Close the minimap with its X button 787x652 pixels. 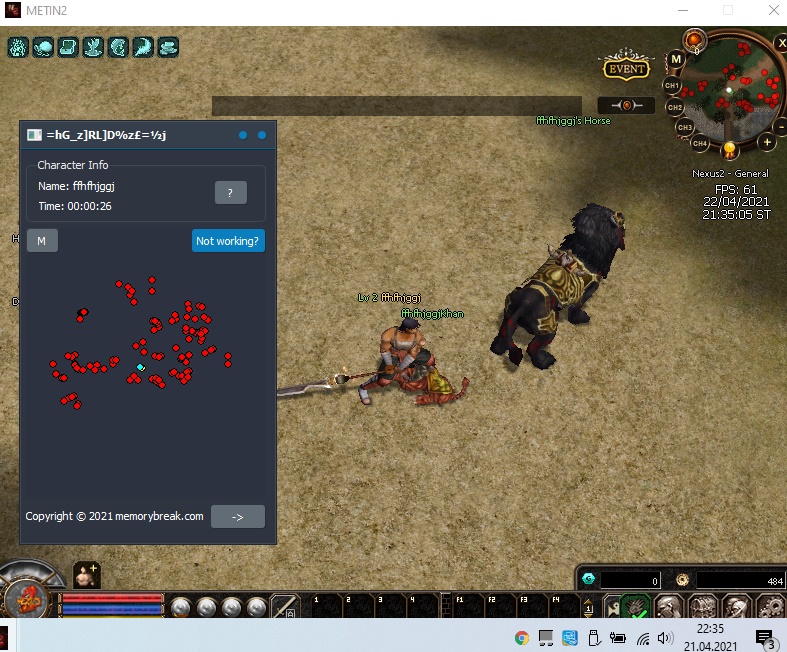[x=782, y=43]
